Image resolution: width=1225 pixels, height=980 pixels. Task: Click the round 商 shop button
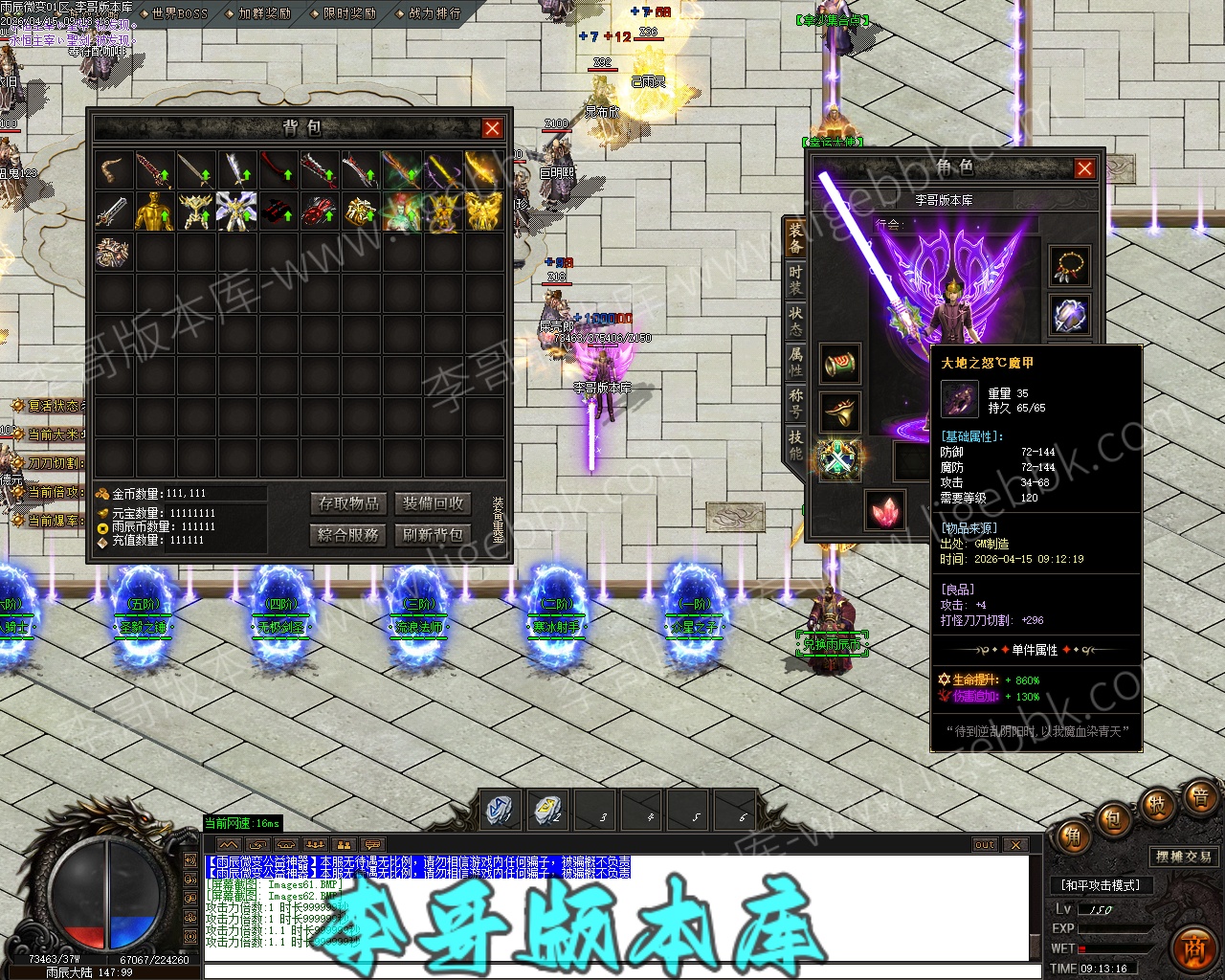pos(1194,947)
